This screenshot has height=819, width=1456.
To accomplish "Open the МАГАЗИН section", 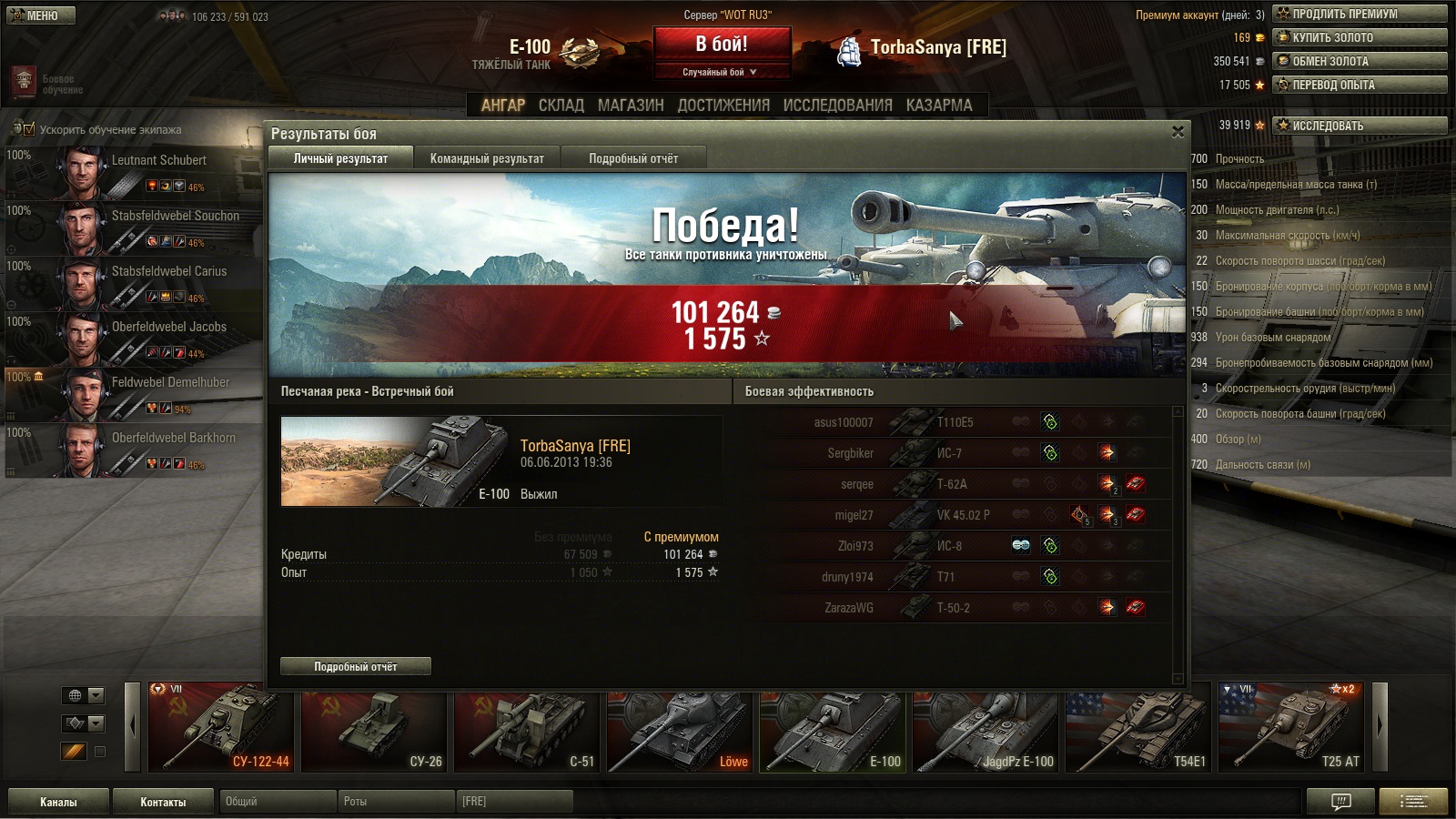I will click(x=631, y=106).
